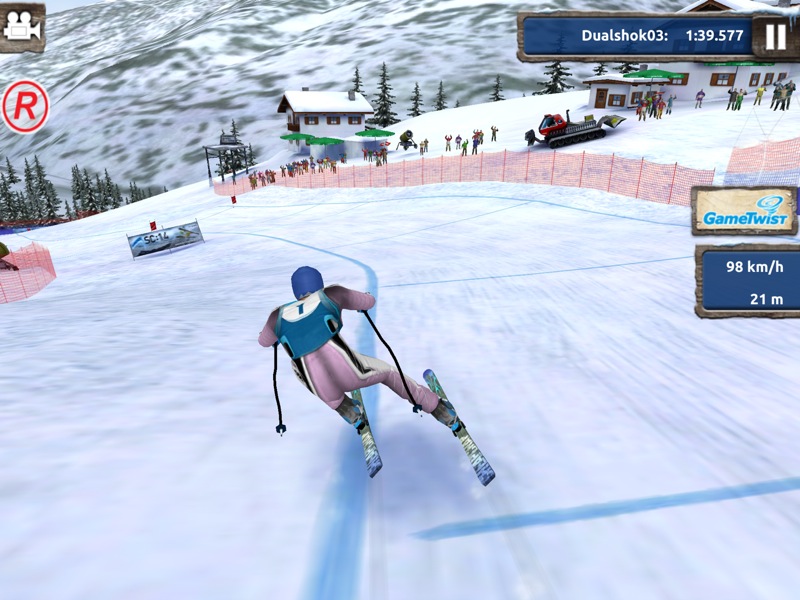The height and width of the screenshot is (600, 800).
Task: Pause the ski race
Action: (775, 37)
